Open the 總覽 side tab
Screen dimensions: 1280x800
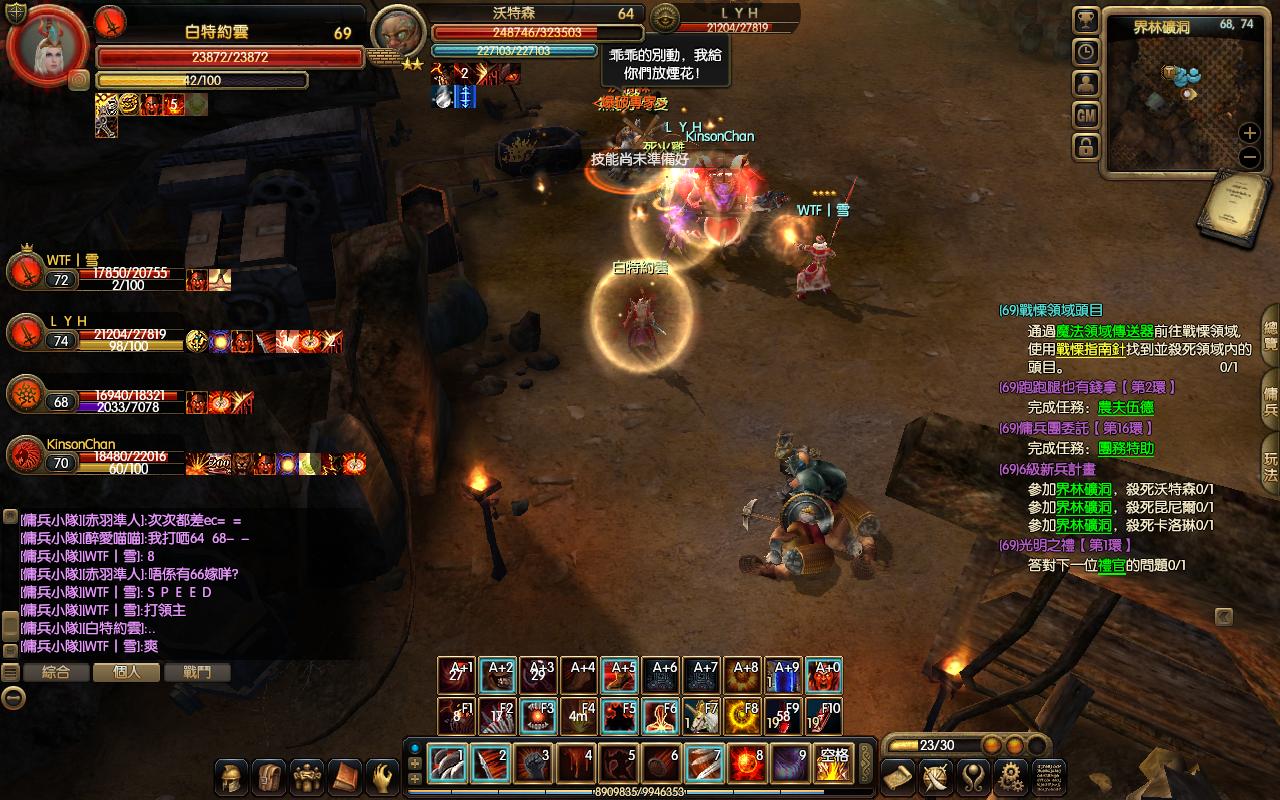(x=1270, y=335)
